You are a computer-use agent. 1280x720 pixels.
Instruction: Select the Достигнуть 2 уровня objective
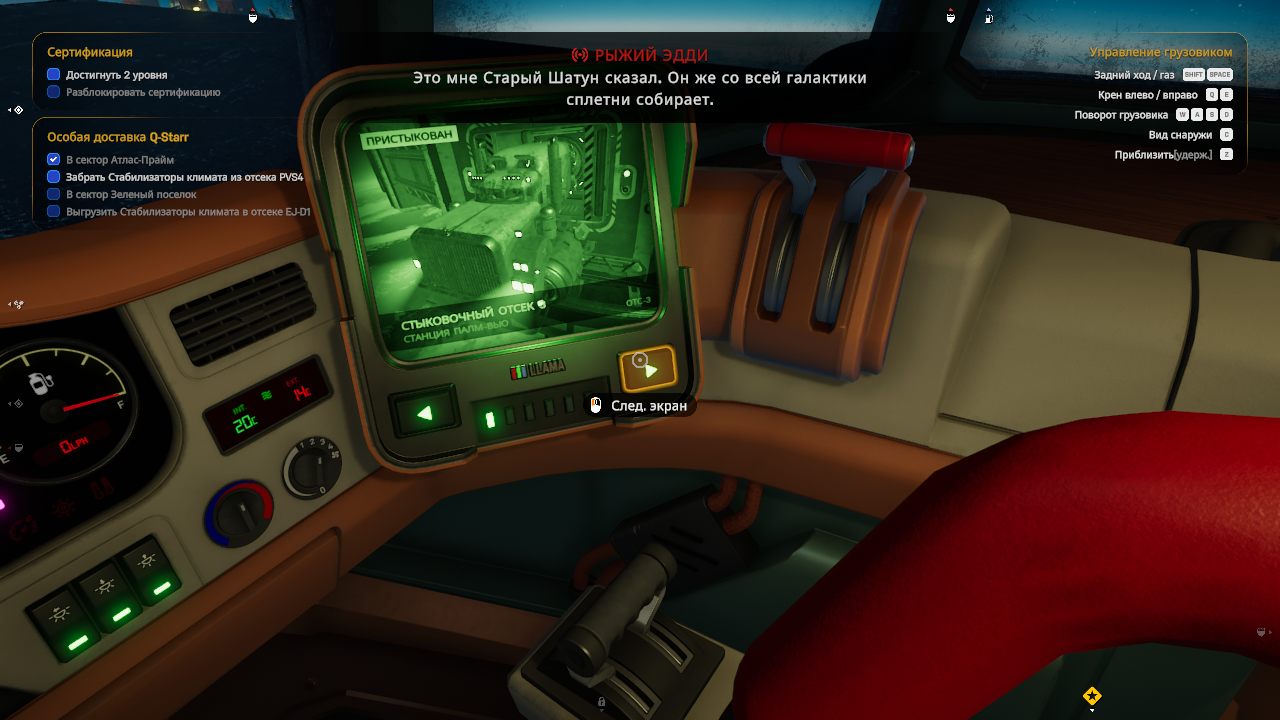pos(116,75)
